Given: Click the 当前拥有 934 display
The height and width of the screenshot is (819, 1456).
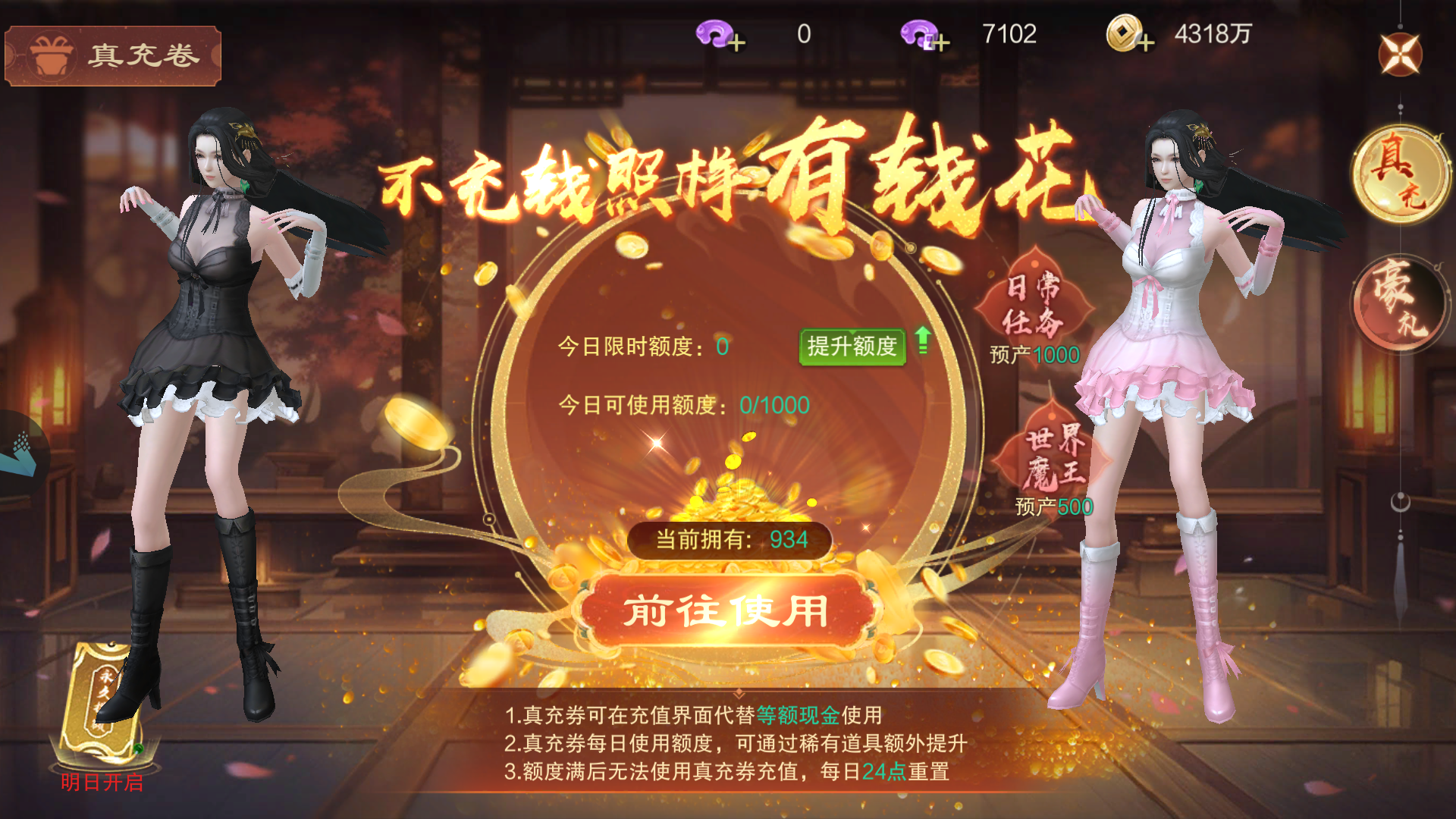Looking at the screenshot, I should (x=732, y=538).
